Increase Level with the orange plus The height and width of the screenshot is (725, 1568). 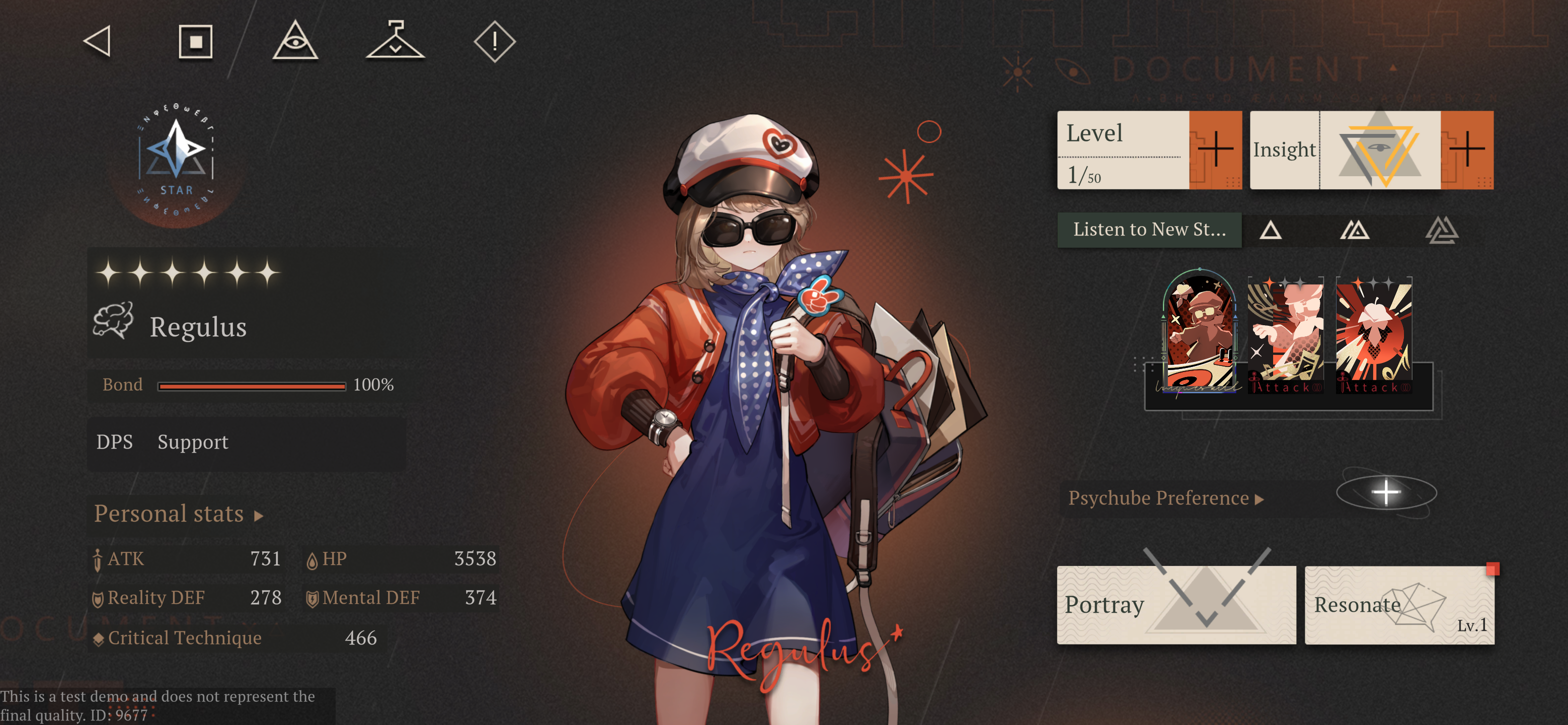[1215, 149]
